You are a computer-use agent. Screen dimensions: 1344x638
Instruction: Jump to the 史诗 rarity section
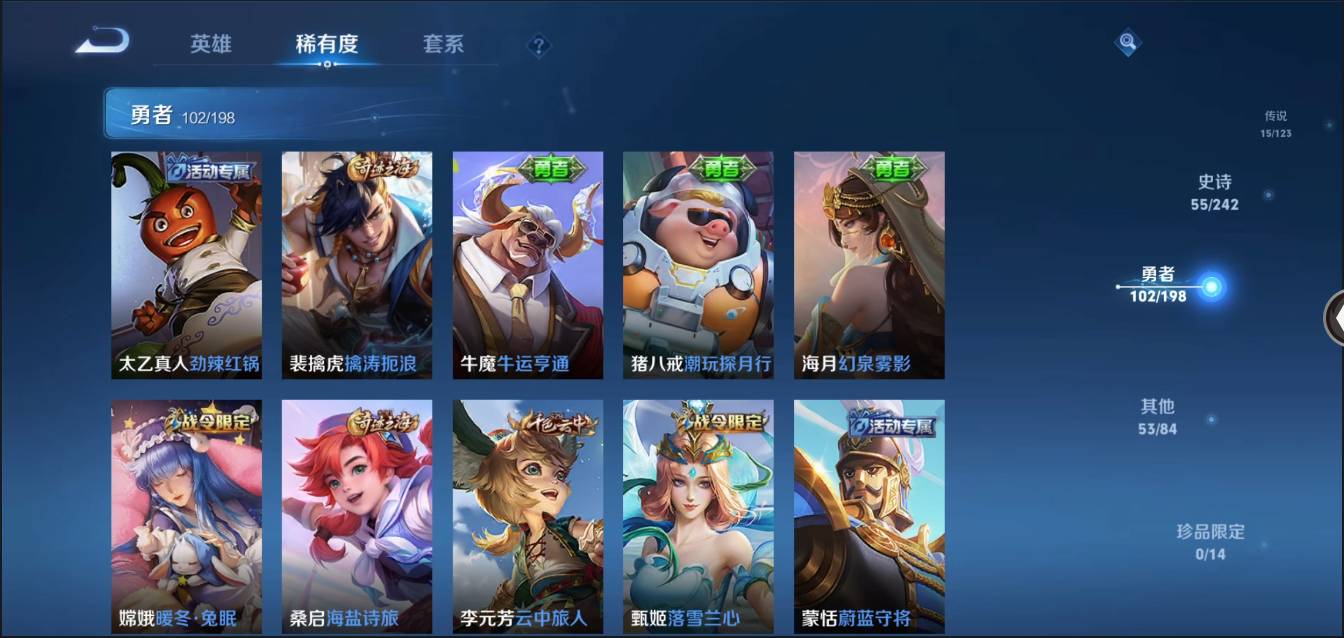(1214, 192)
